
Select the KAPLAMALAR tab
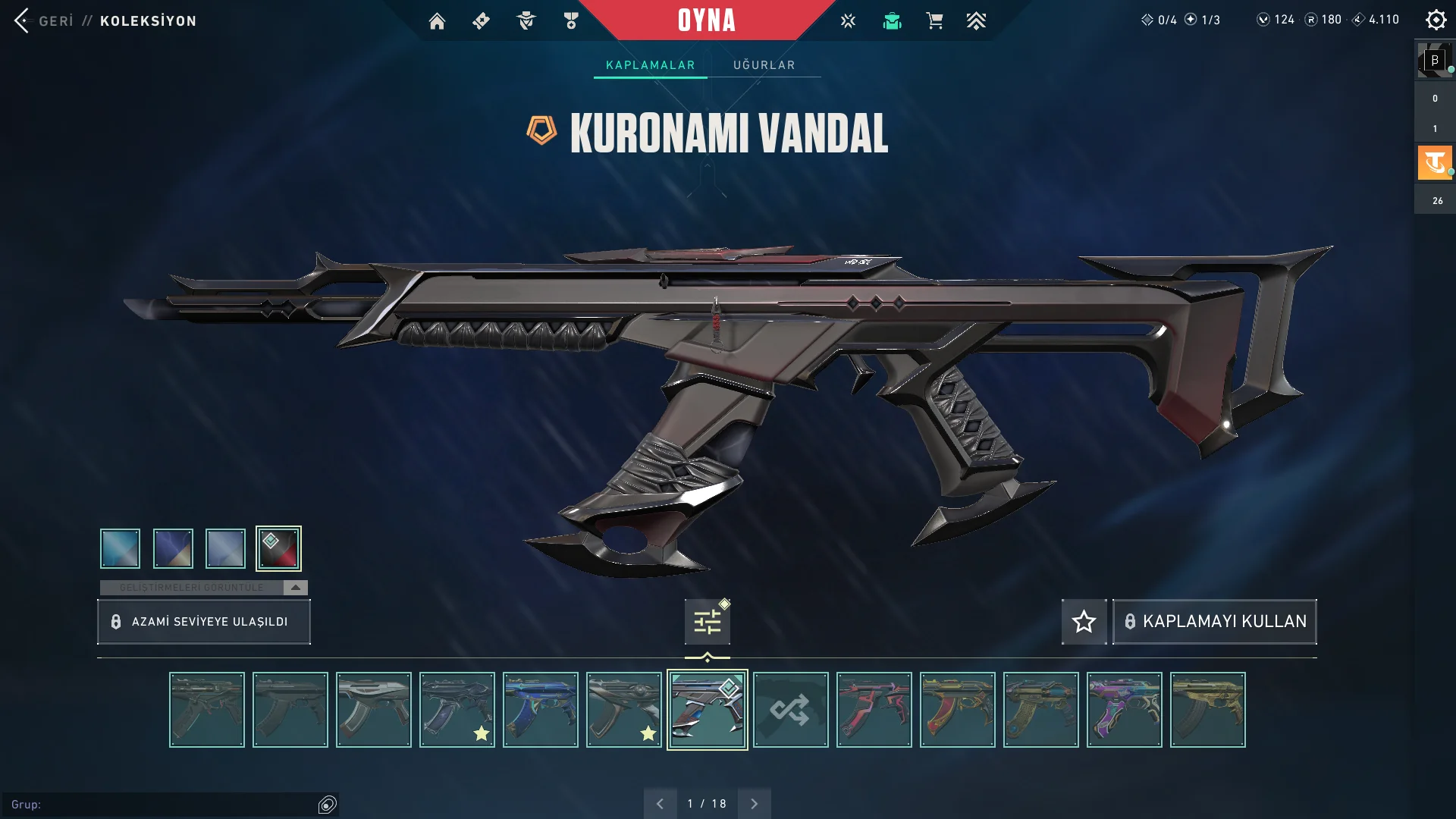pos(650,65)
